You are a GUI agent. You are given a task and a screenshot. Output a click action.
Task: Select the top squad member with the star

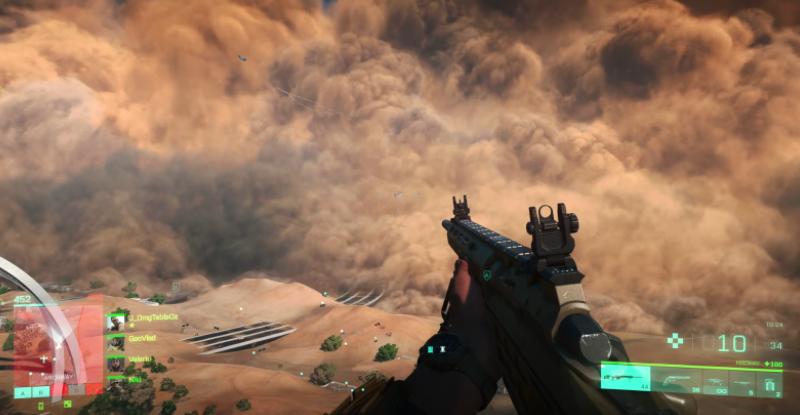(x=116, y=321)
